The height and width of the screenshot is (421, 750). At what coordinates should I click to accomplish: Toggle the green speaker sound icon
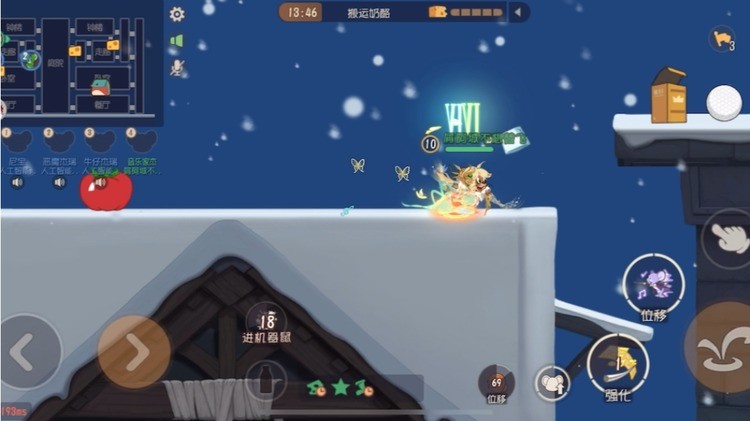(x=177, y=41)
